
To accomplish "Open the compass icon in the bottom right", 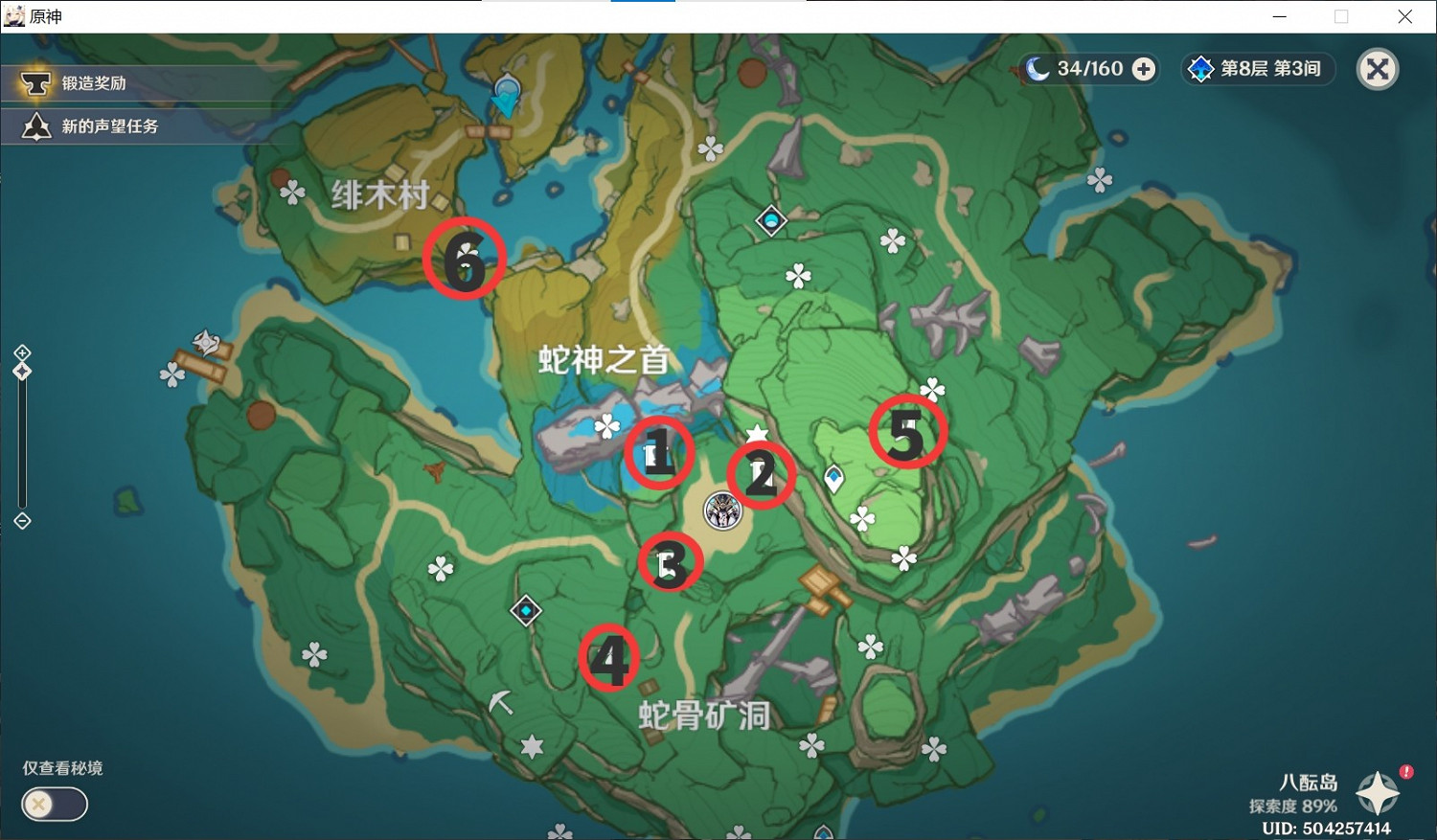I will point(1377,794).
